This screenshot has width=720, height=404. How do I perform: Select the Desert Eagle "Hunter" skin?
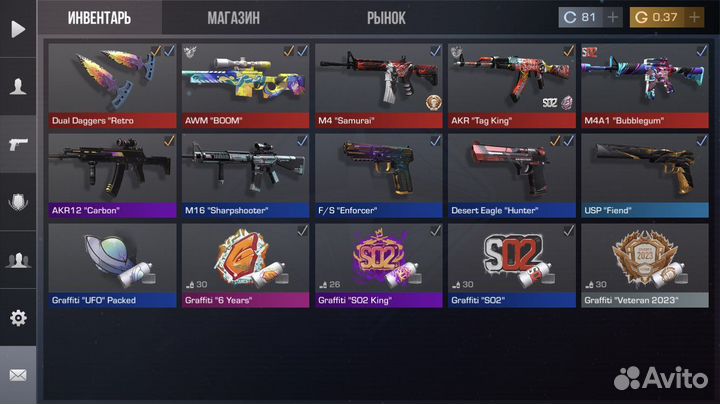pyautogui.click(x=511, y=175)
